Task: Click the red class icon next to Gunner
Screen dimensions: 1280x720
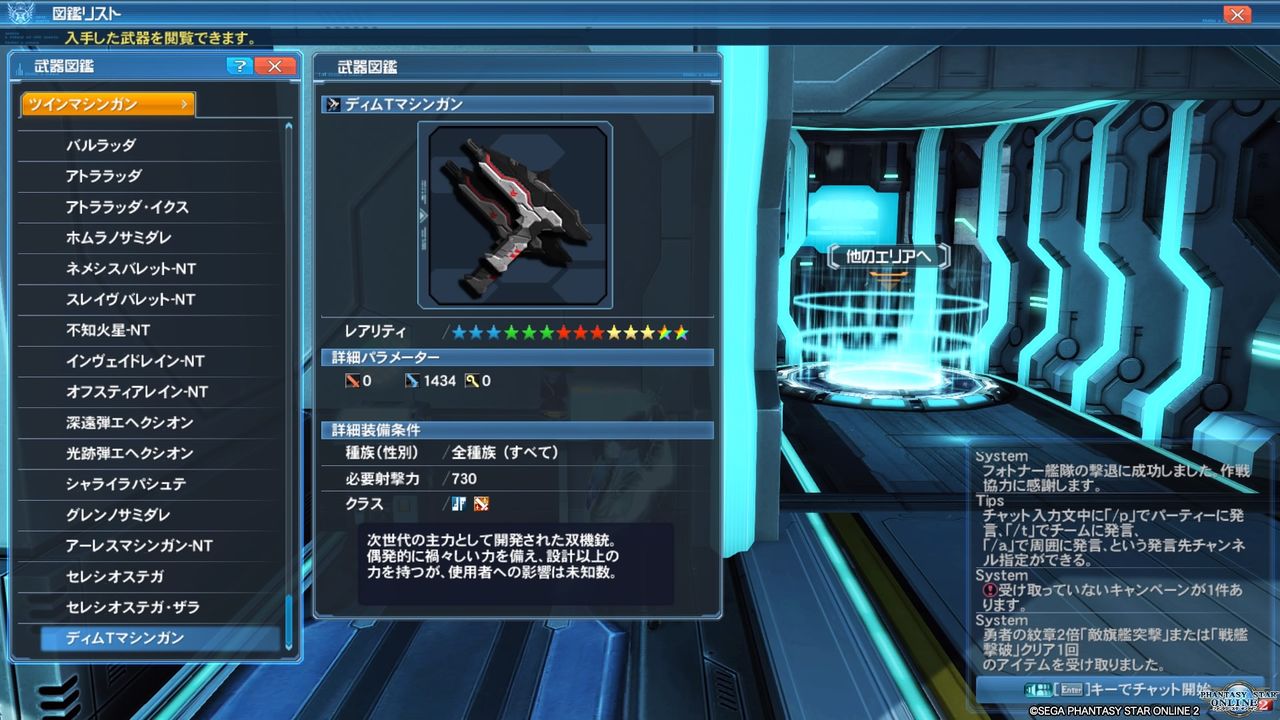Action: click(481, 503)
